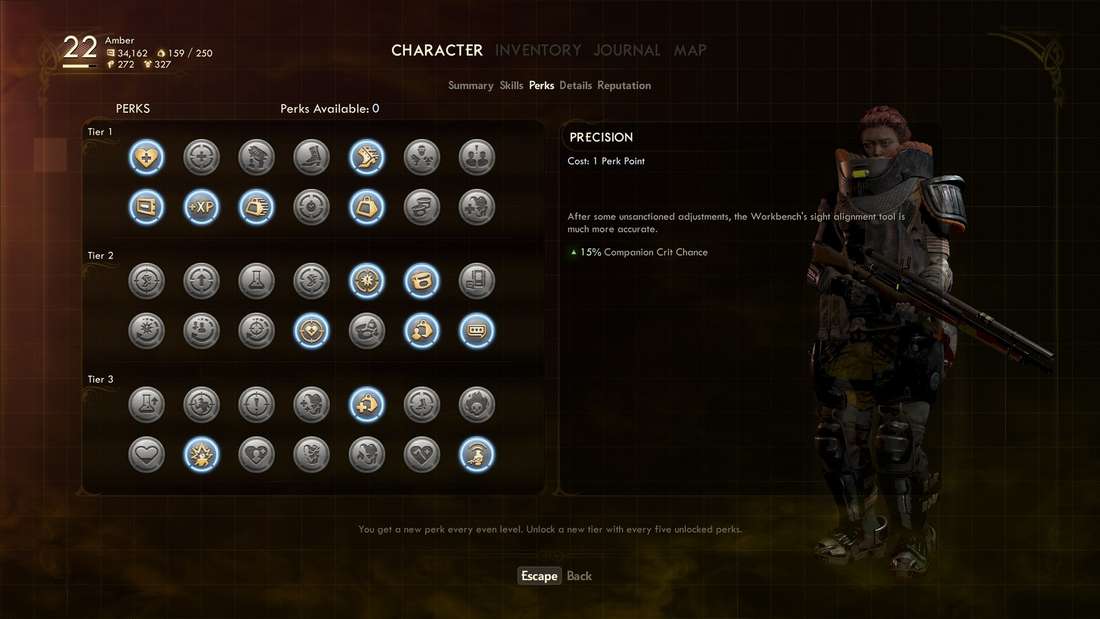Switch to the Skills tab
This screenshot has height=619, width=1100.
pyautogui.click(x=511, y=86)
